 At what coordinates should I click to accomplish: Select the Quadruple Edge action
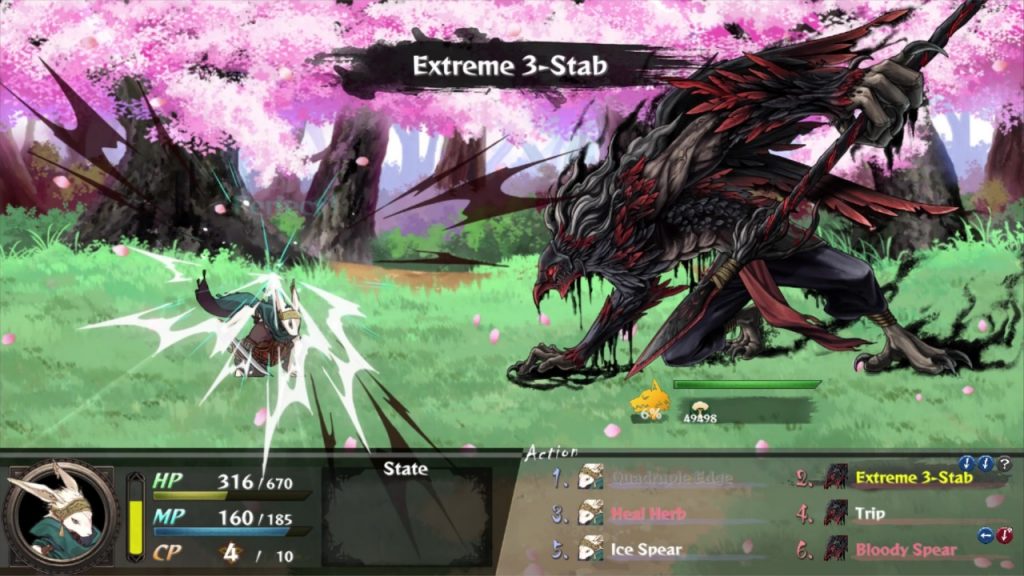click(671, 478)
